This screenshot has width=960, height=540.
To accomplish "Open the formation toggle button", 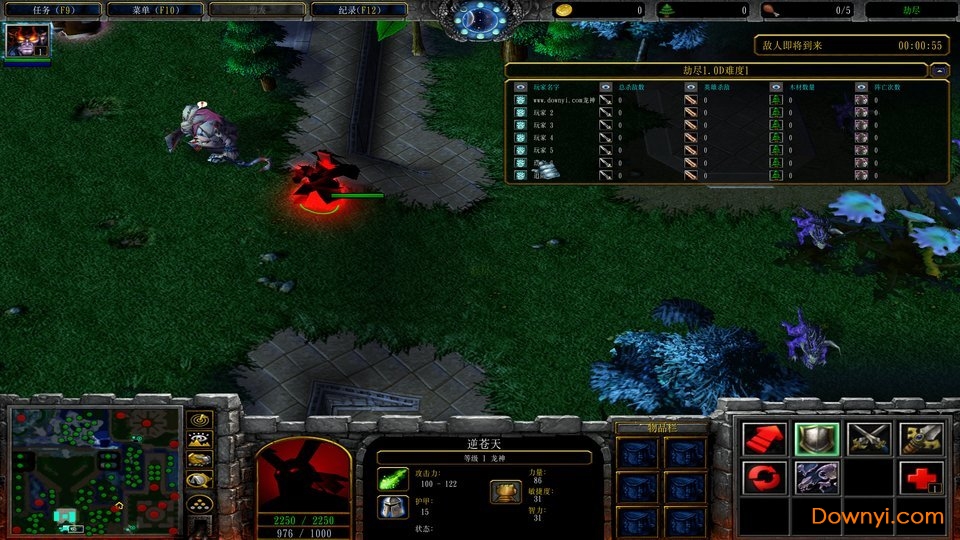I will click(x=200, y=502).
